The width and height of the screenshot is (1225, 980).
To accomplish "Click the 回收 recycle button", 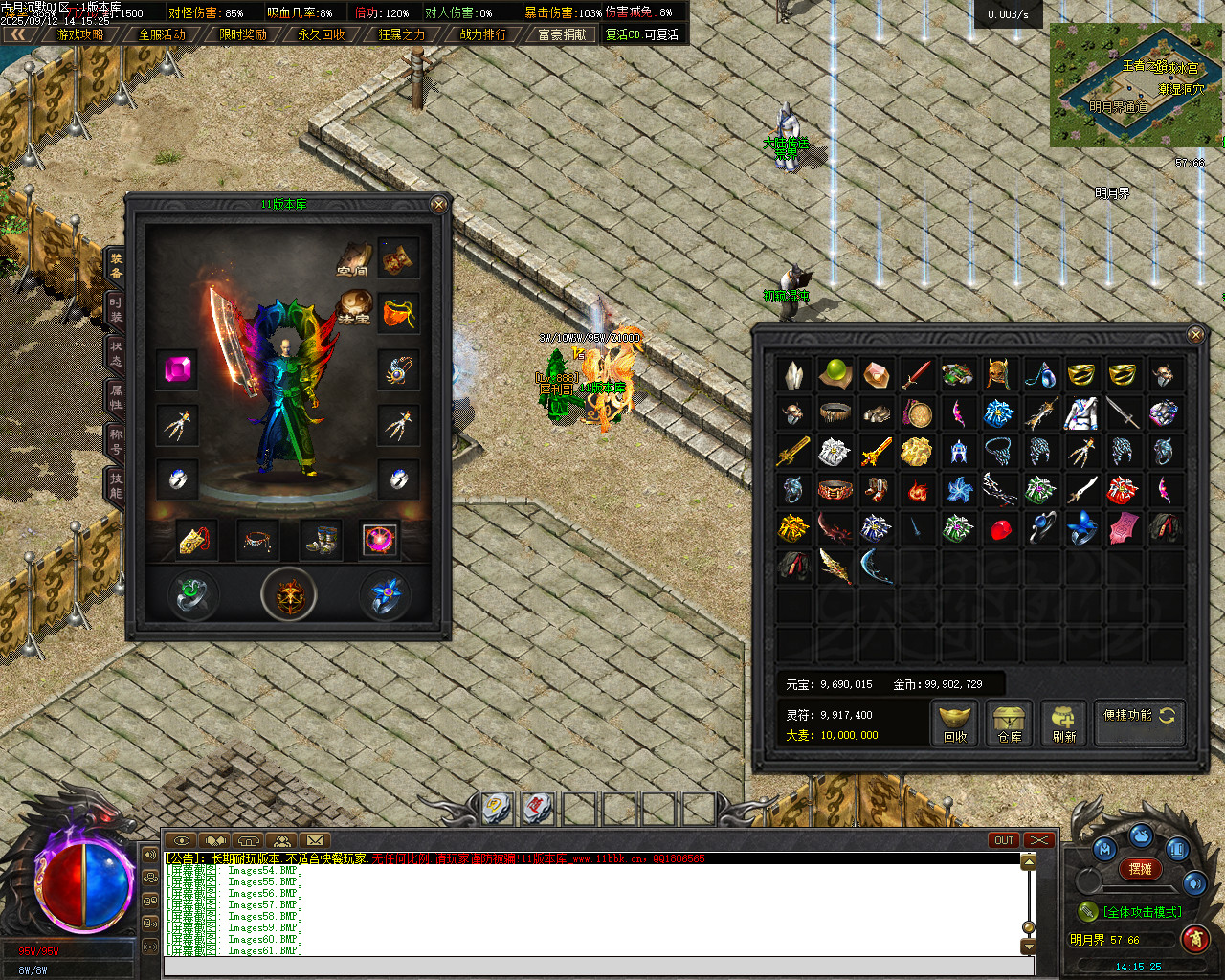I will 955,724.
